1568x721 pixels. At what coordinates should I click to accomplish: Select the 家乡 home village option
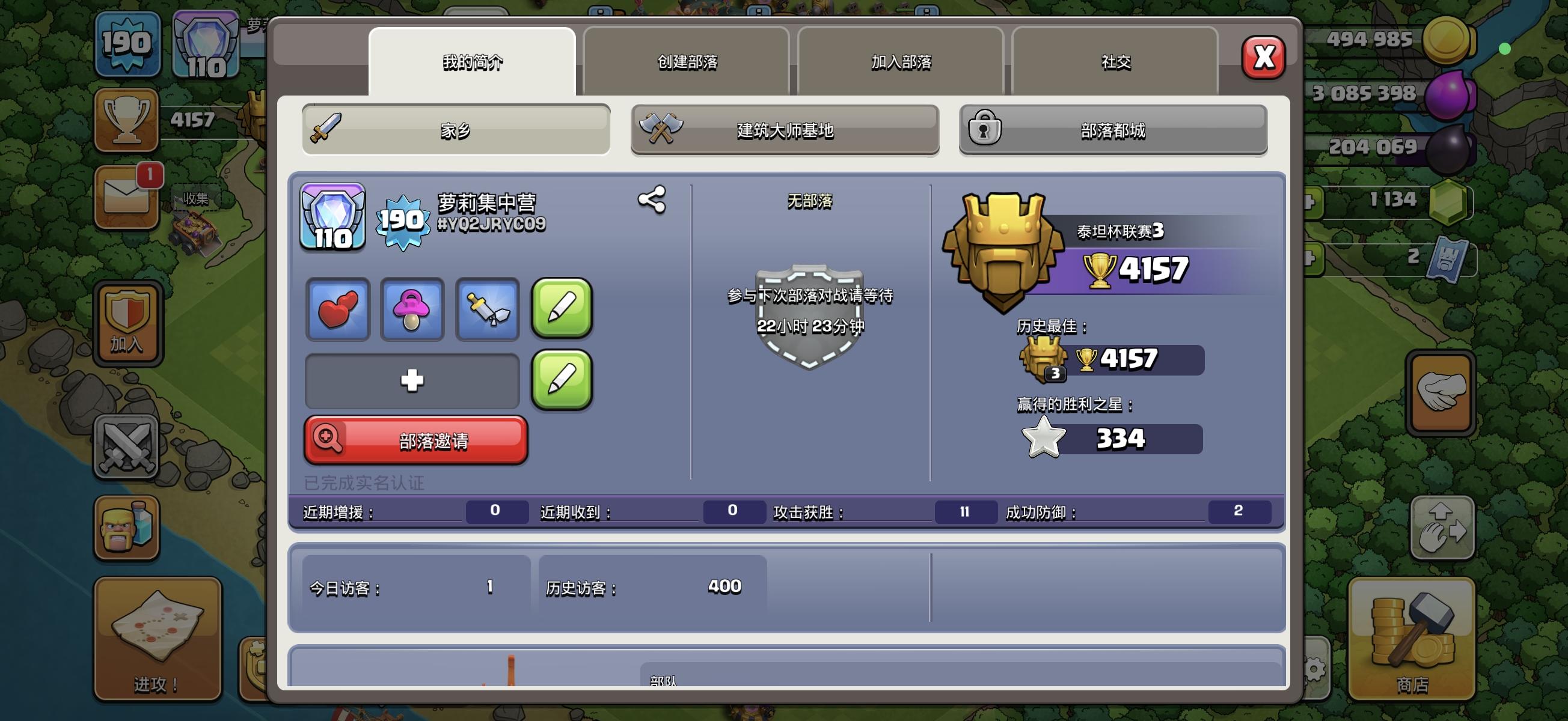(456, 130)
